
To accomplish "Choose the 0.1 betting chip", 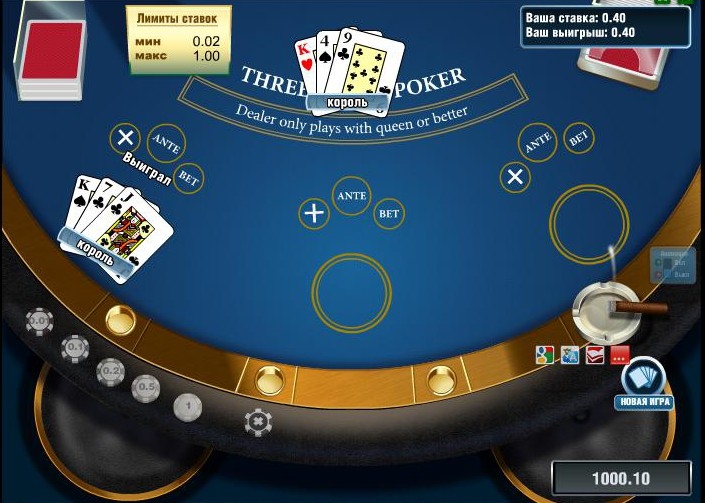I will click(x=75, y=347).
